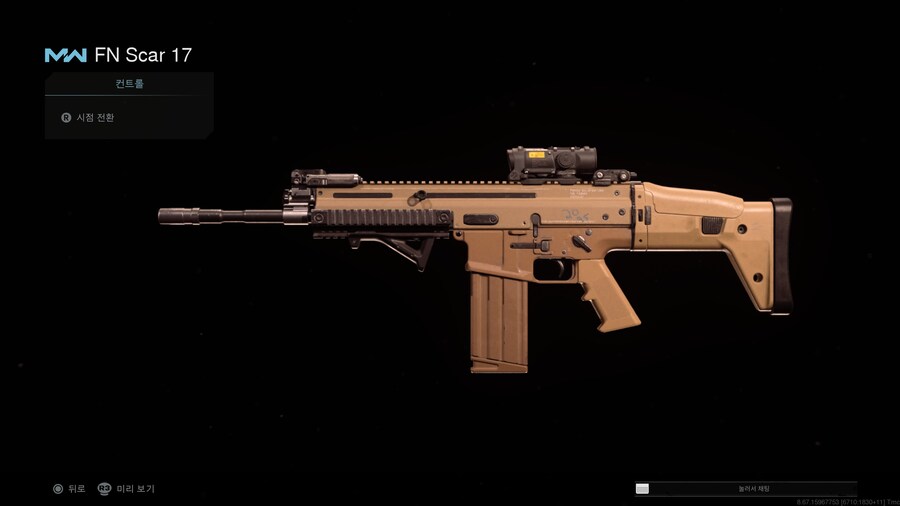Open the 눌러서 채팅 chat bar
The image size is (900, 506).
tap(745, 489)
